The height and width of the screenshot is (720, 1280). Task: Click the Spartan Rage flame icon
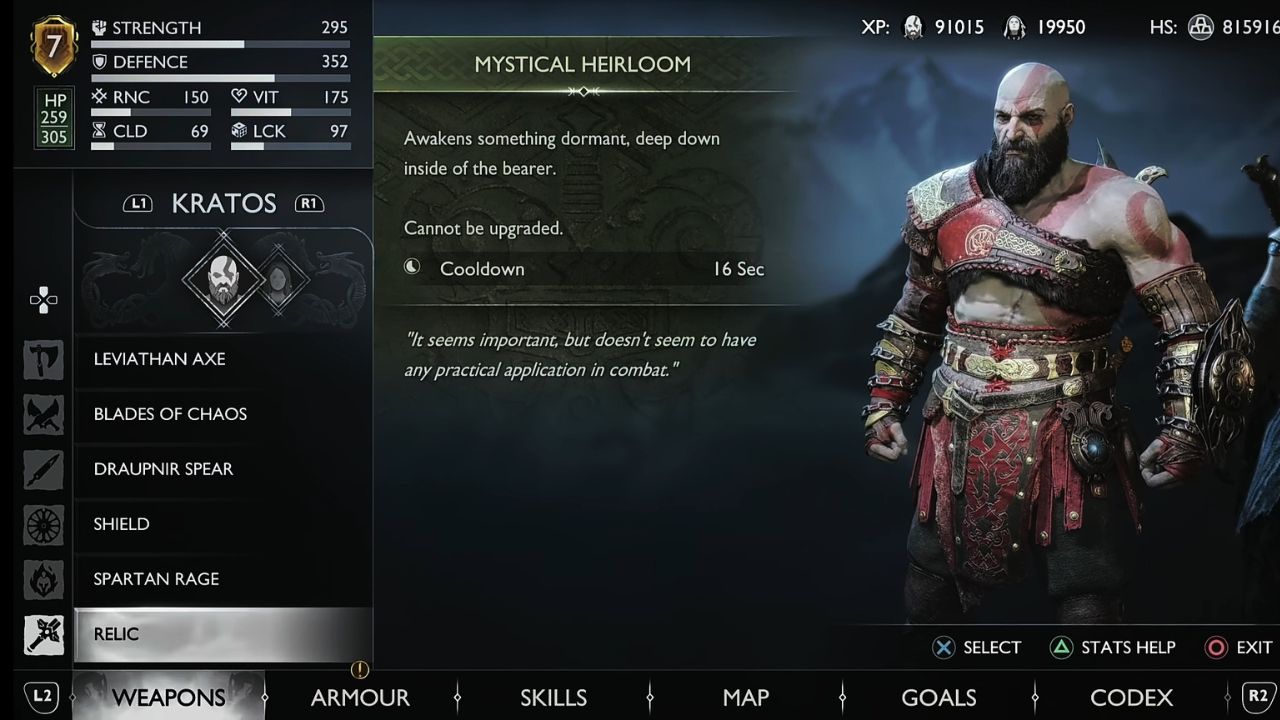(x=43, y=580)
